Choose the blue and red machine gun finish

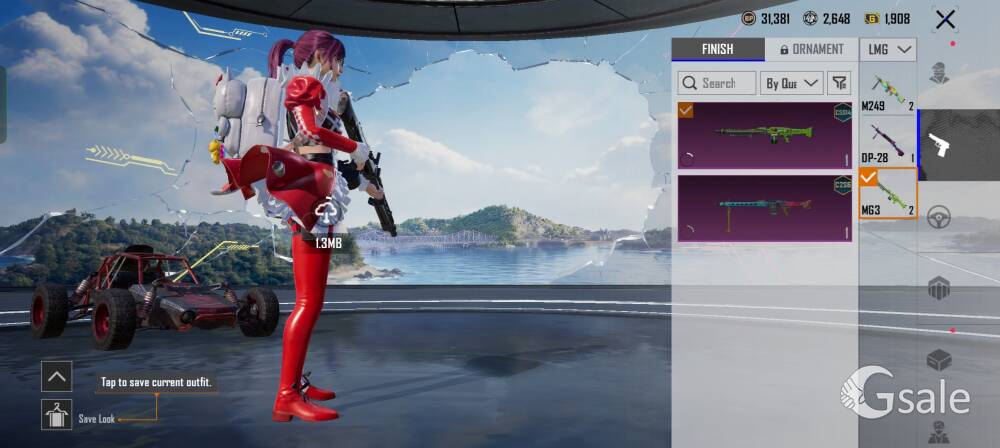click(765, 208)
